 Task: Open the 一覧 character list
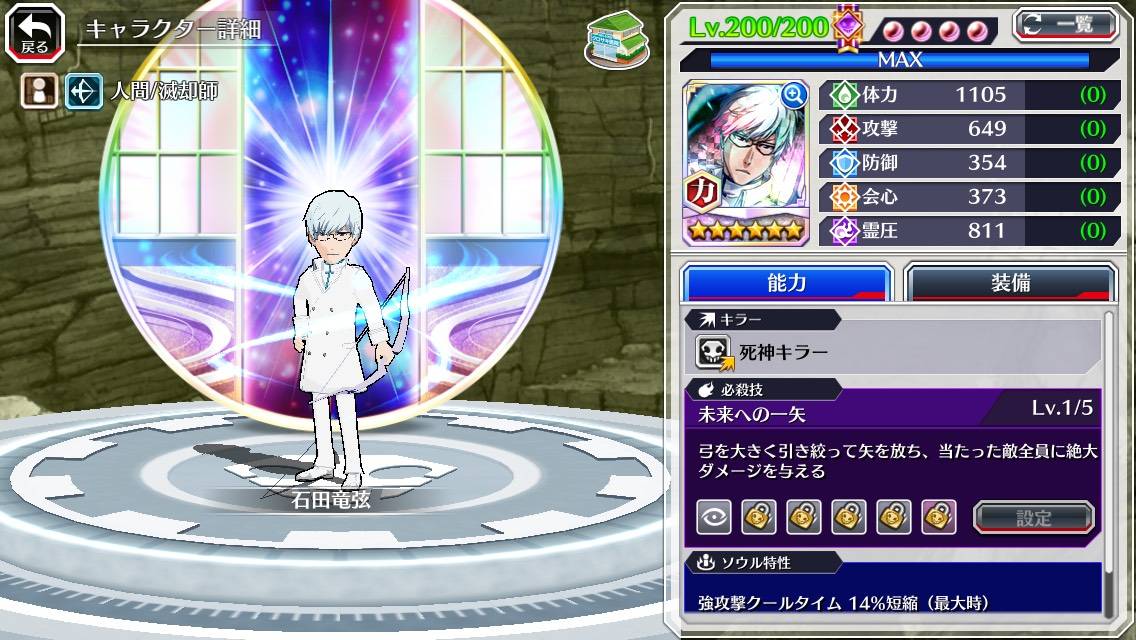pos(1065,24)
